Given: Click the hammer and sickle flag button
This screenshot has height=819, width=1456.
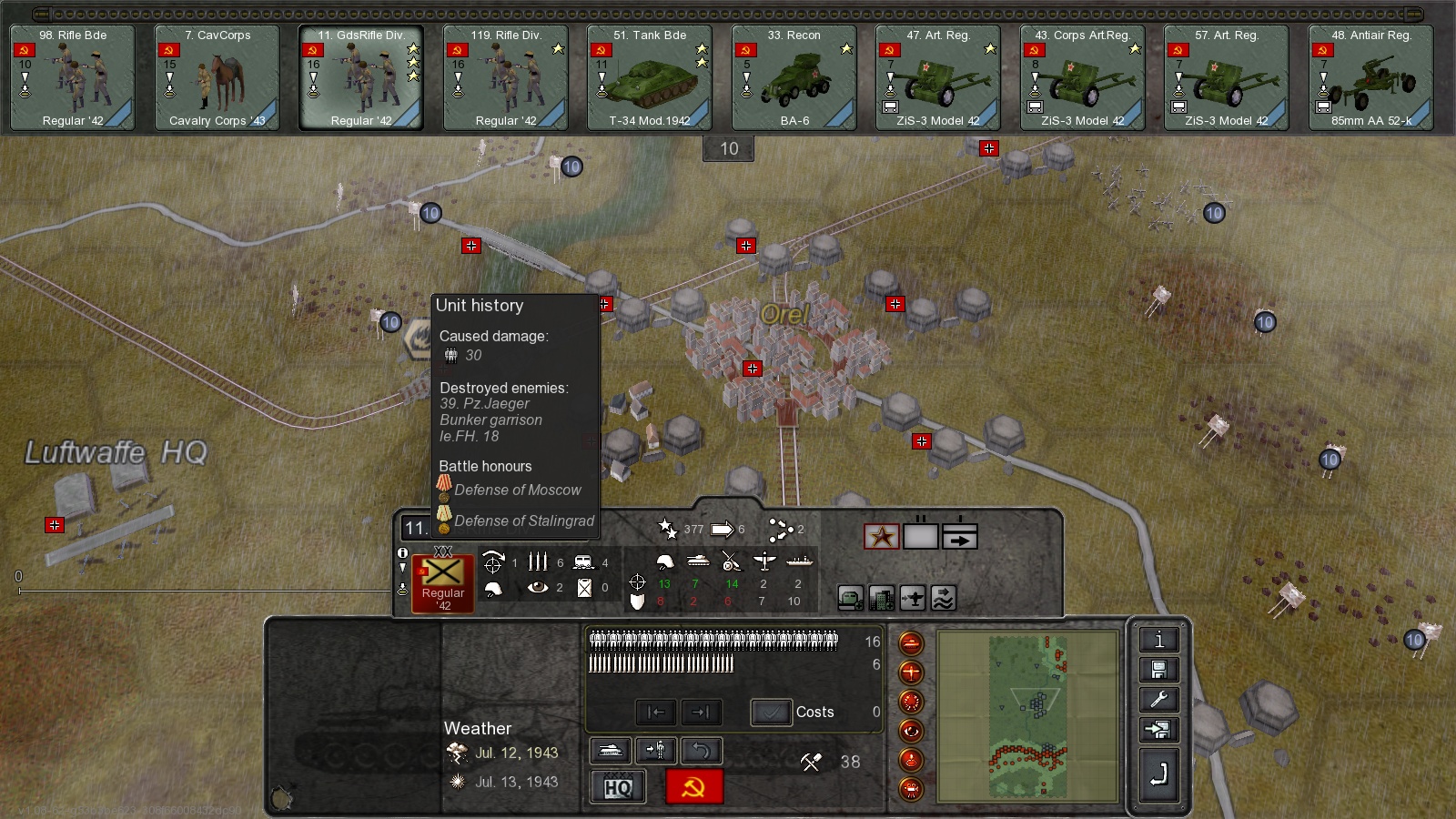Looking at the screenshot, I should (693, 786).
